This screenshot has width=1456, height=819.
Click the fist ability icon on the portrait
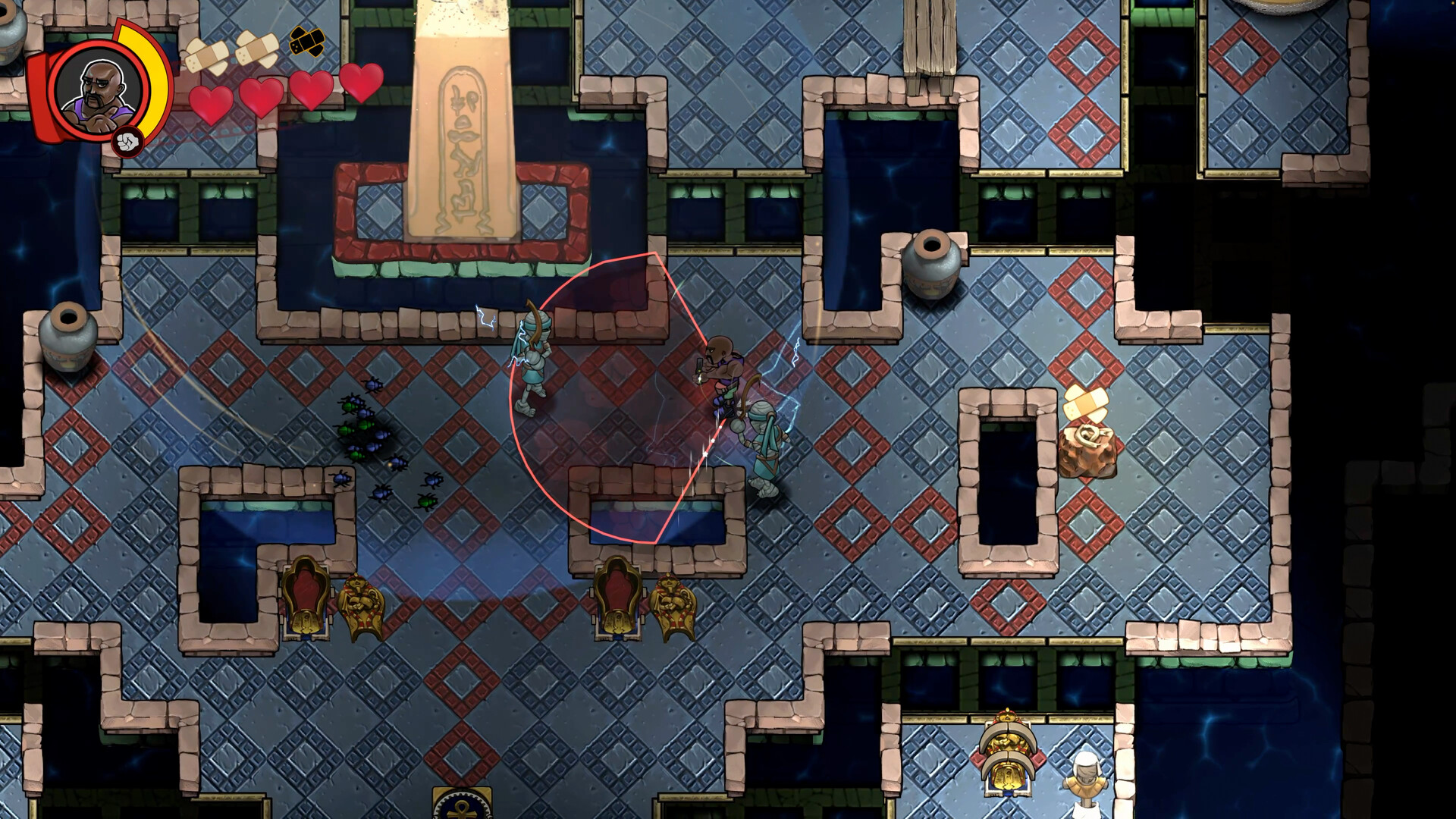point(126,140)
